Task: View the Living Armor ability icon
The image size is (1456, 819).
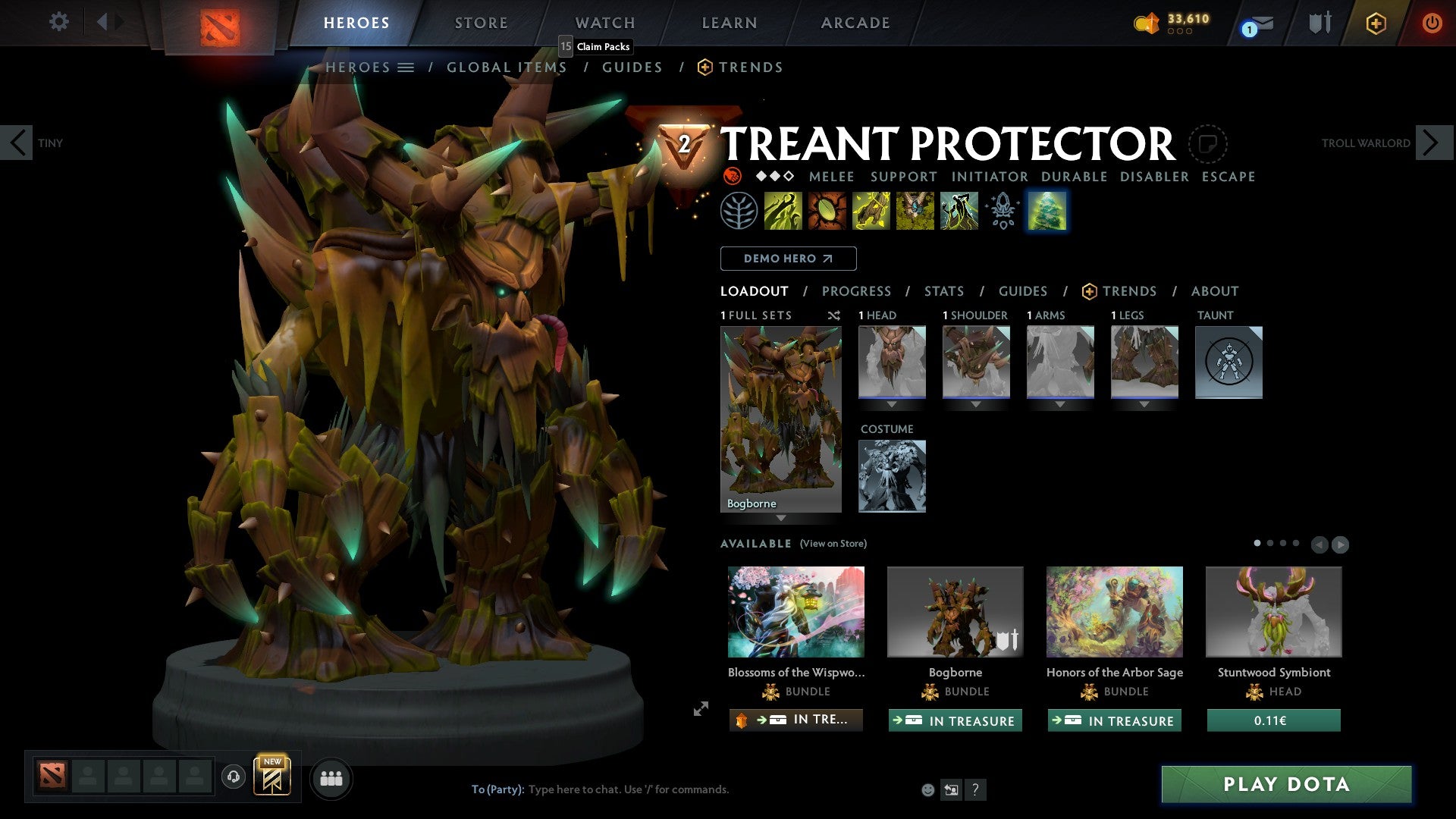Action: (871, 211)
